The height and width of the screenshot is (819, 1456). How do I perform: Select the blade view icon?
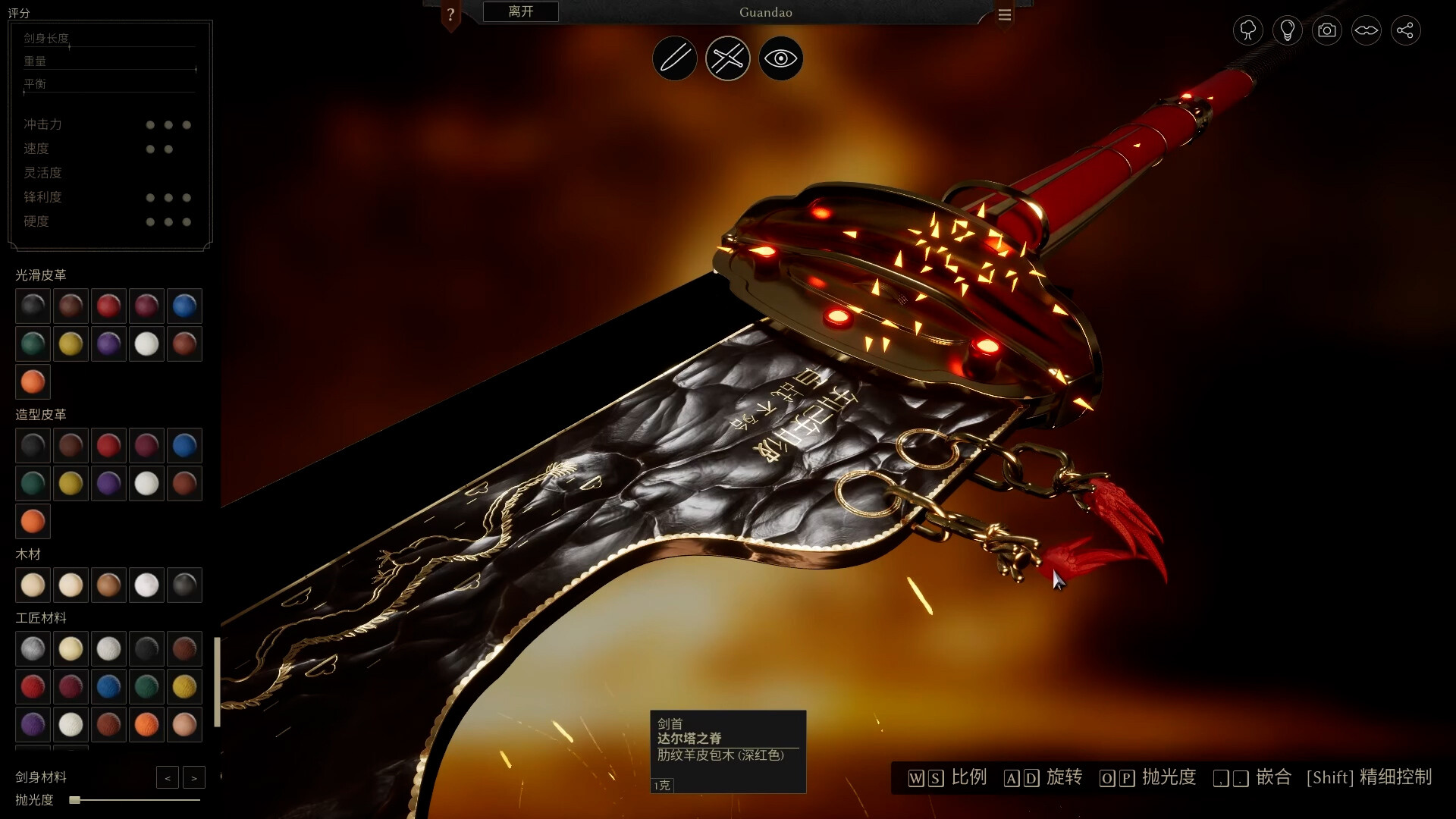675,58
